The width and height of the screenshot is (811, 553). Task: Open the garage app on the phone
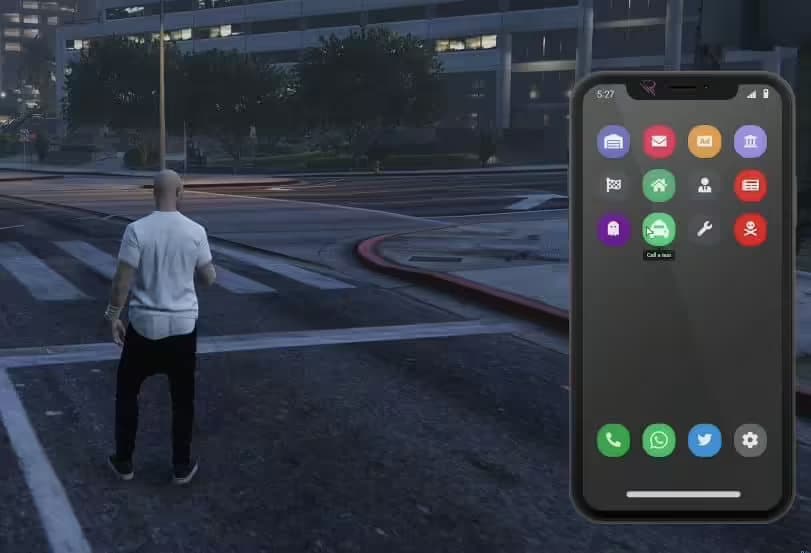tap(613, 141)
